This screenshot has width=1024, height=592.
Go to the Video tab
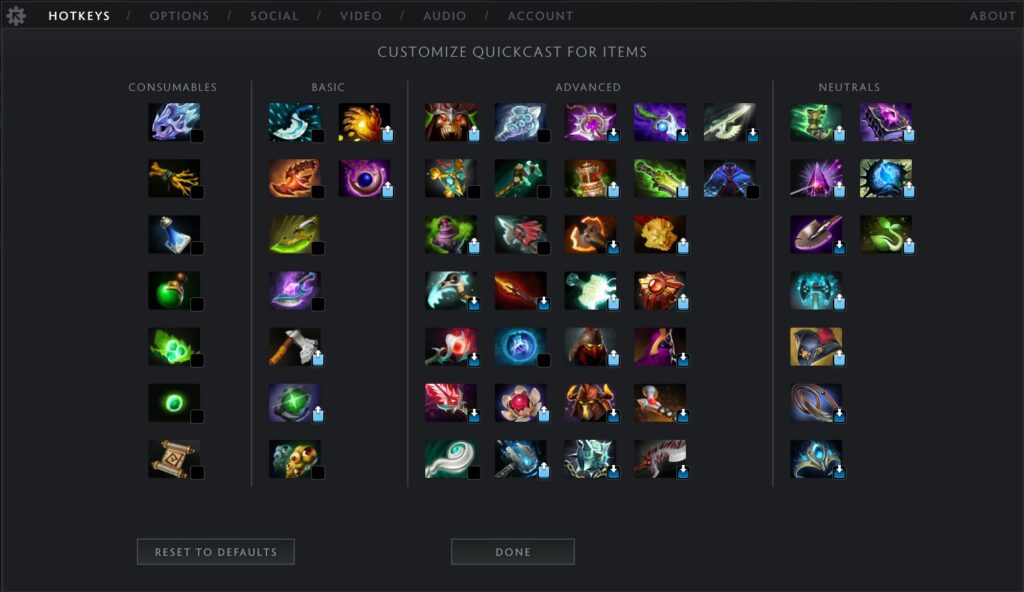360,16
